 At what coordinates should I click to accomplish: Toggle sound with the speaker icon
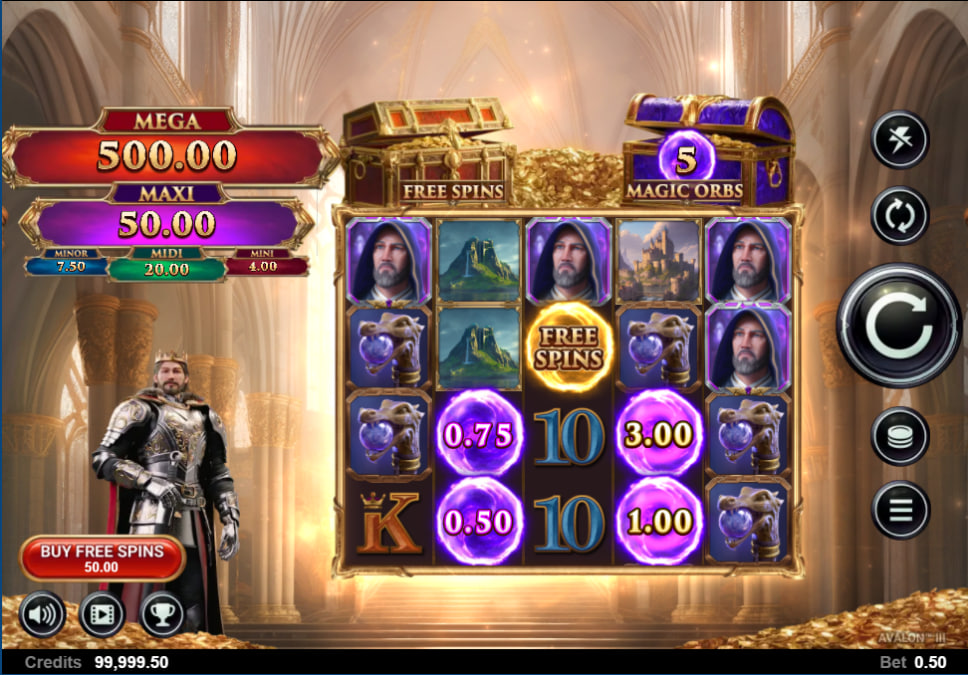[x=41, y=615]
